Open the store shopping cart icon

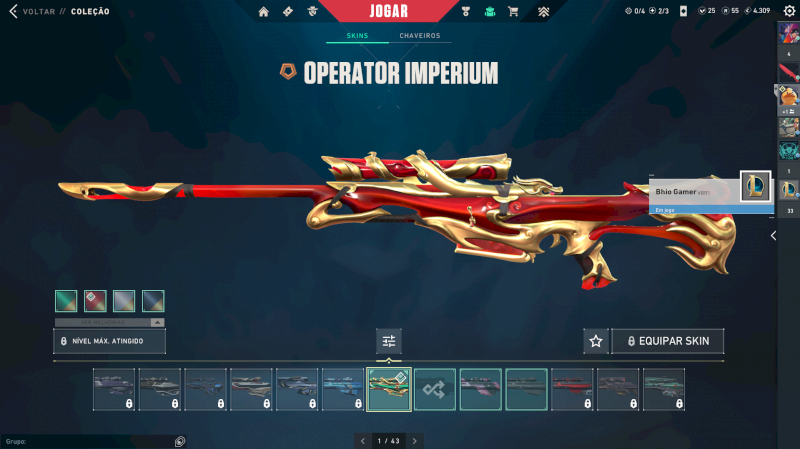point(513,11)
